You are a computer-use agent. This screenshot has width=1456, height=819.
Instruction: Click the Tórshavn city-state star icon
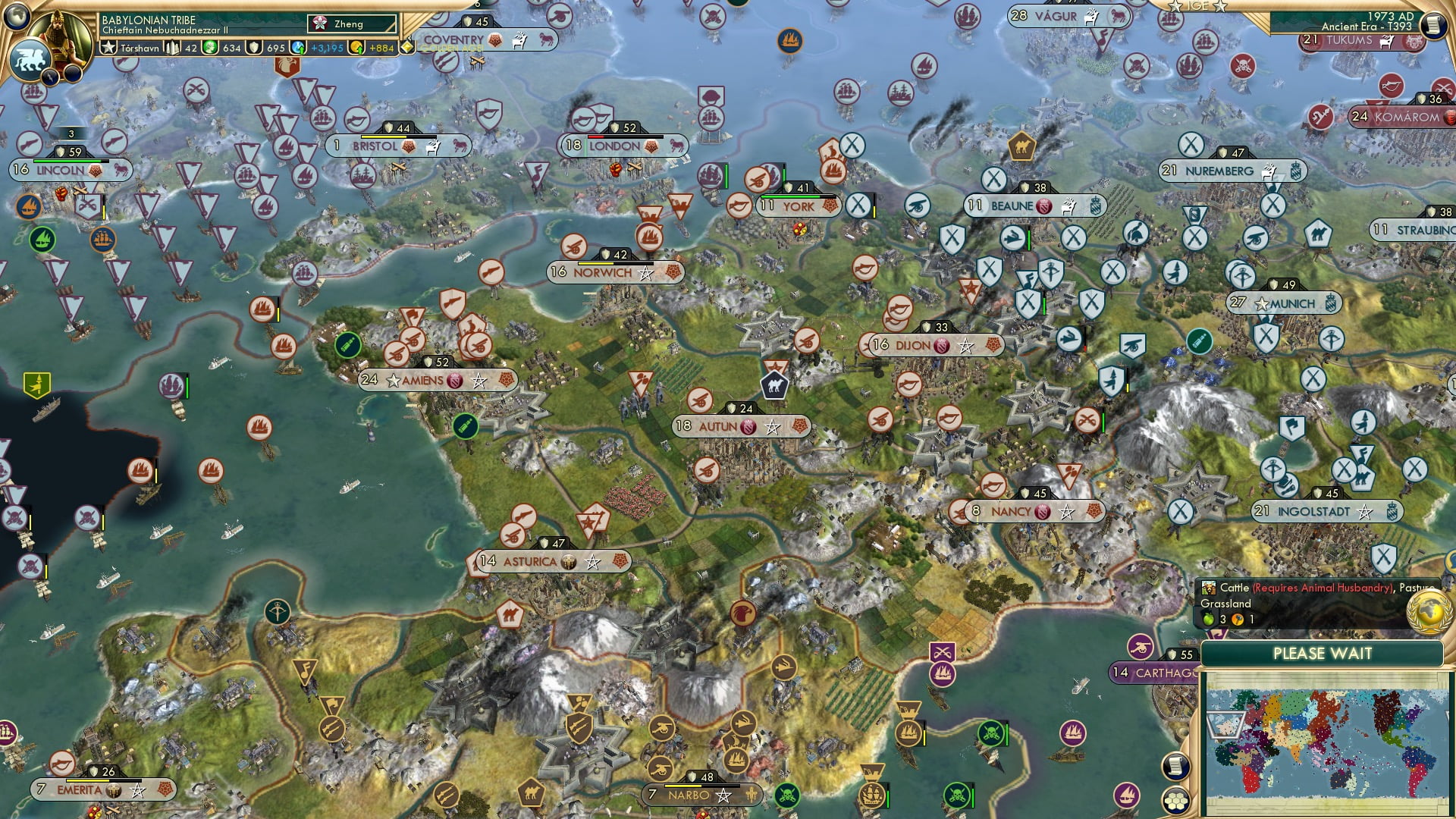[x=110, y=48]
